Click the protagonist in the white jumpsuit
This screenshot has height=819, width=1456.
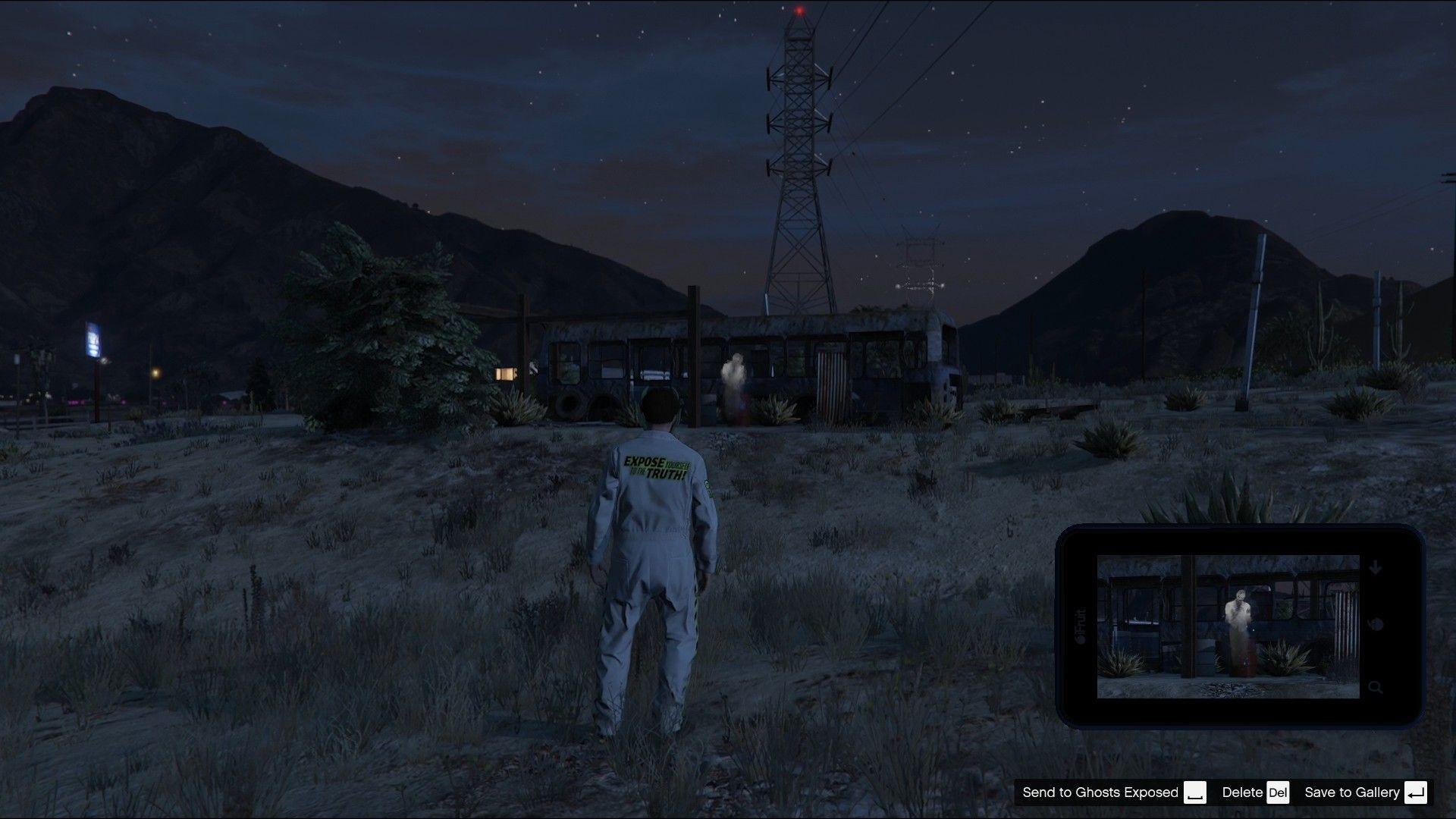(x=657, y=554)
